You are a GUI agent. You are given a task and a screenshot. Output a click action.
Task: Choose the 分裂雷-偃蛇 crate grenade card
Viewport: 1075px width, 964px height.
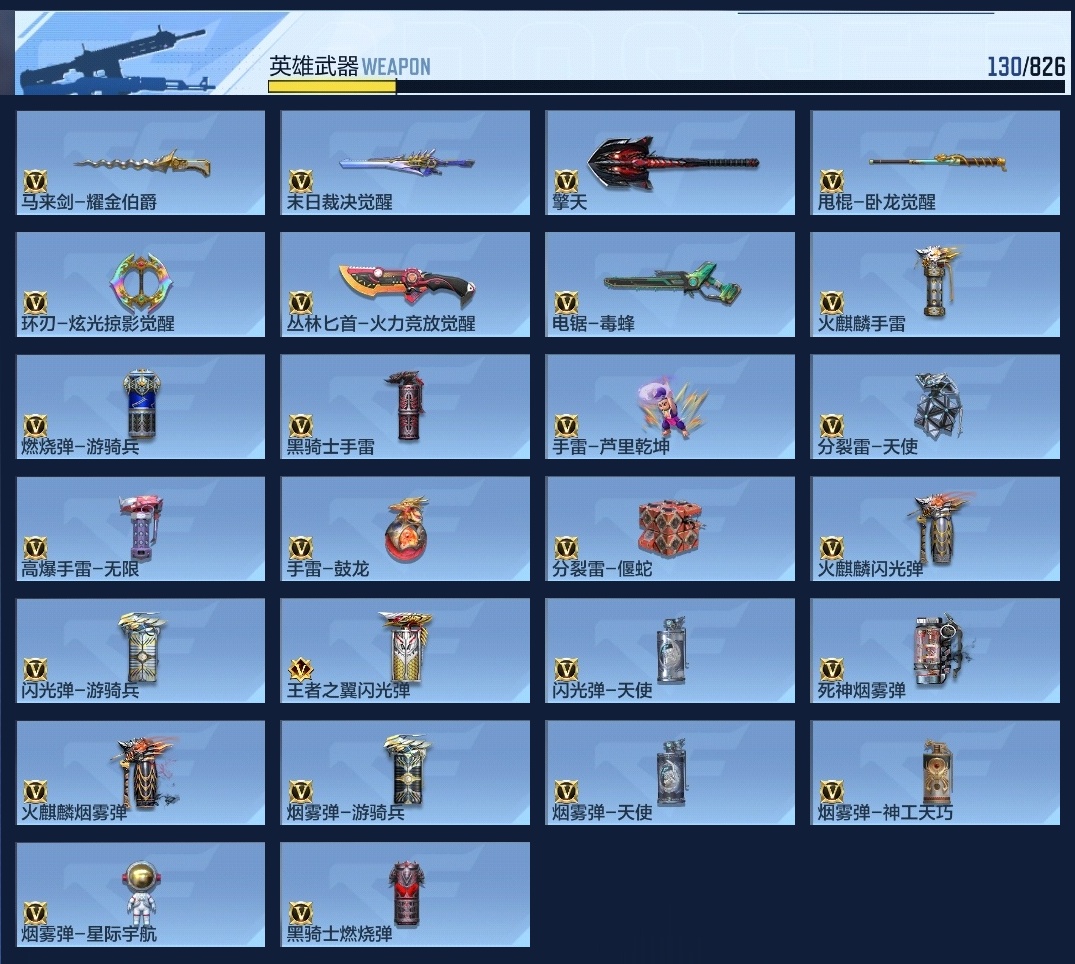(x=670, y=528)
